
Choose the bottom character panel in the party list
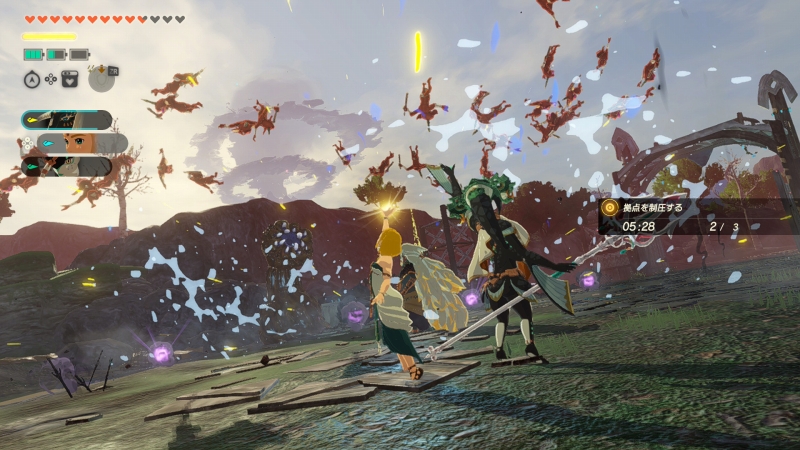[x=67, y=166]
